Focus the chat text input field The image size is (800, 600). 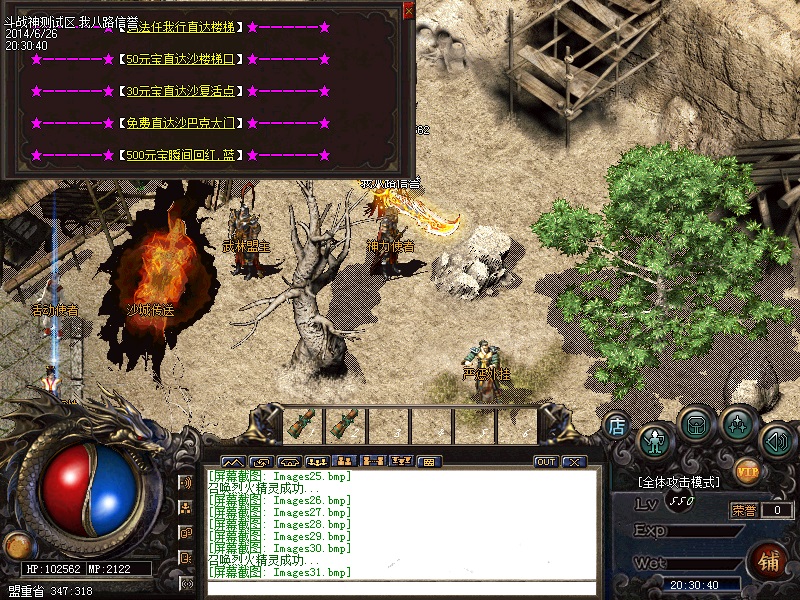pos(400,588)
